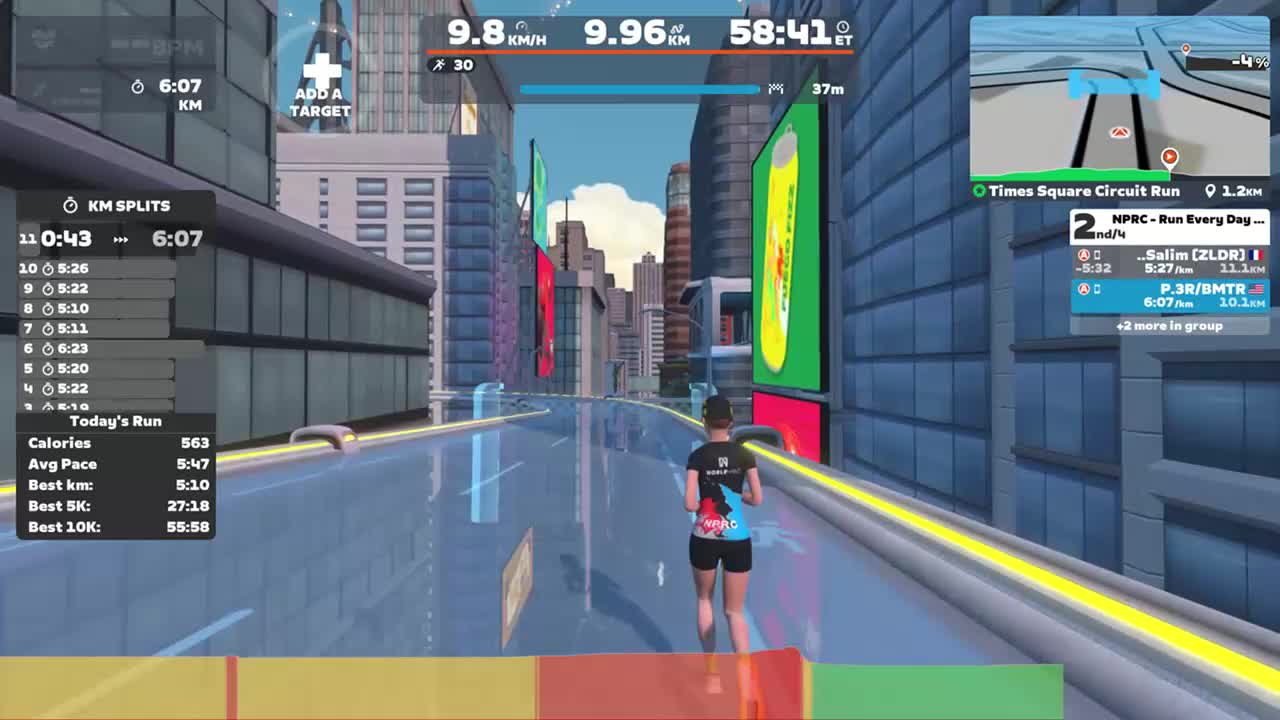Toggle the ZLDR avatar icon next to Salim
The image size is (1280, 720).
[x=1084, y=255]
